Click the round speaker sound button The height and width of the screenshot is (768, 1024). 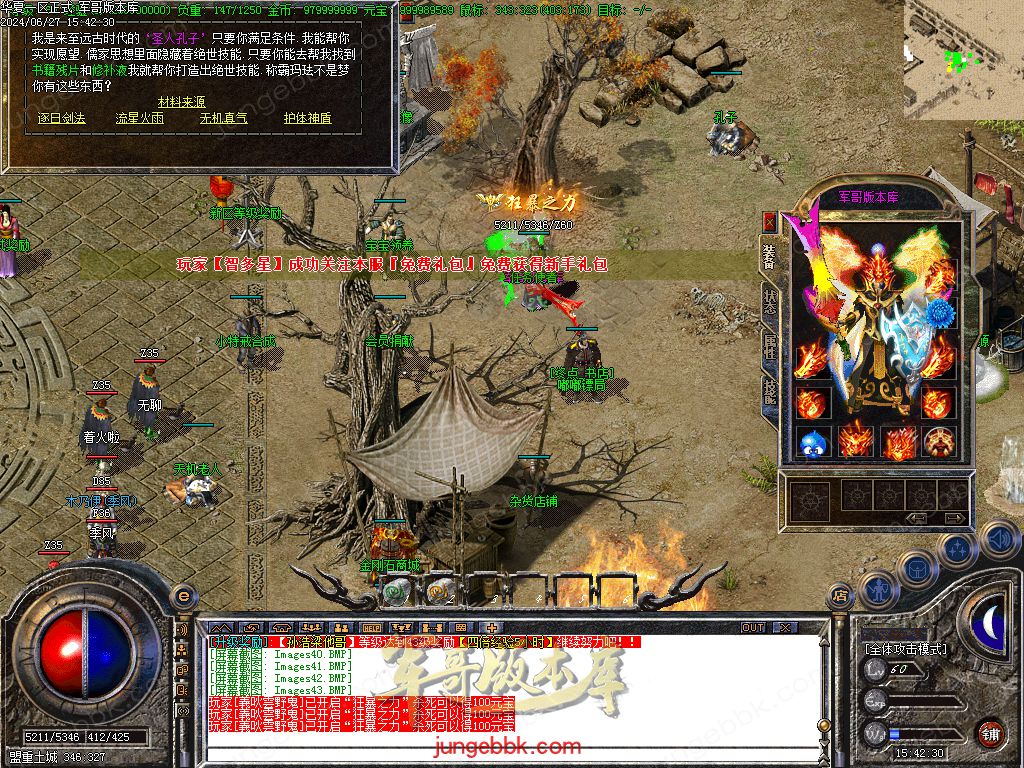(999, 540)
